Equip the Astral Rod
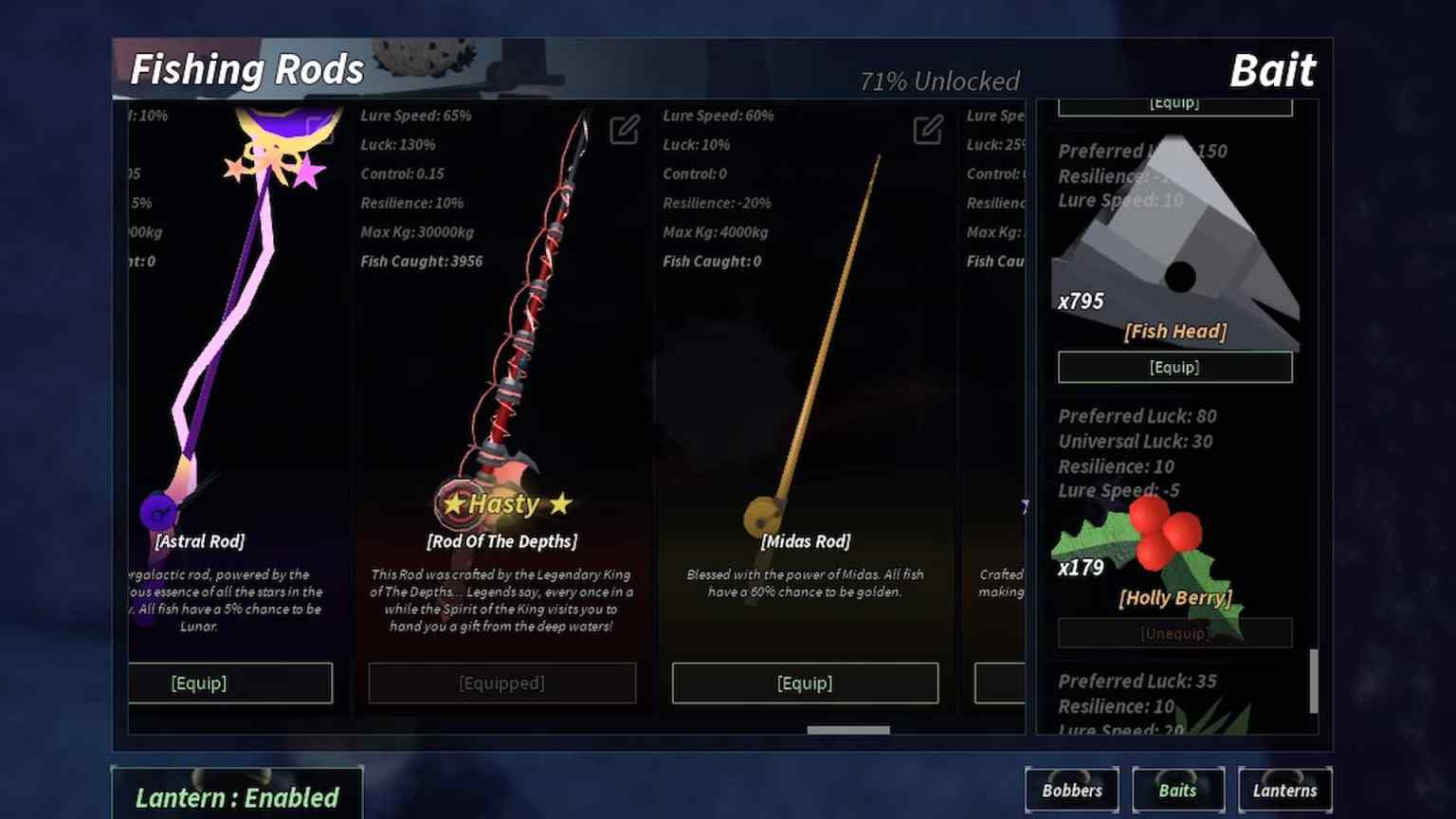The height and width of the screenshot is (819, 1456). click(230, 682)
